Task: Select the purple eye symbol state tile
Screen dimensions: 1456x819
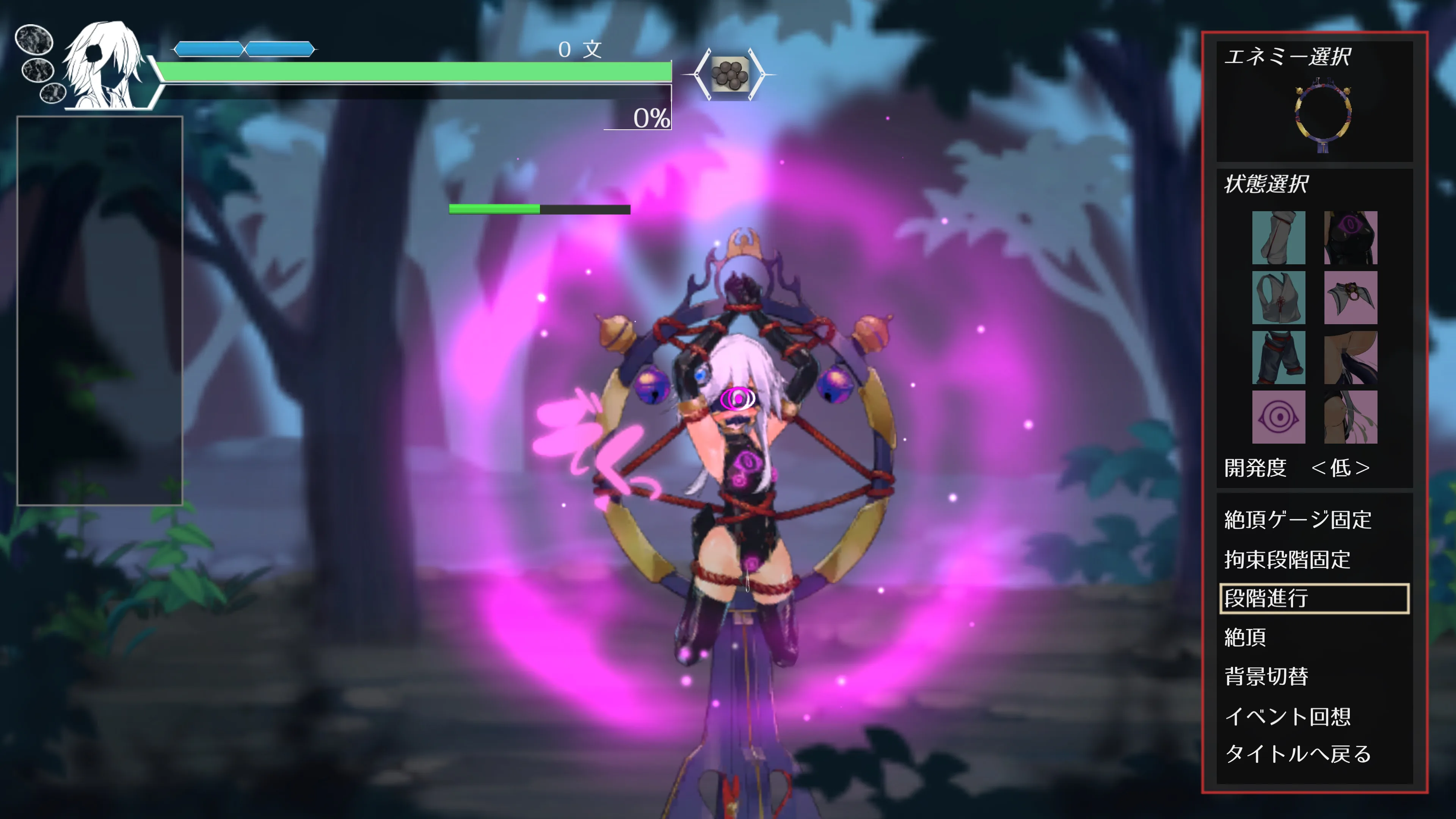Action: pos(1278,417)
